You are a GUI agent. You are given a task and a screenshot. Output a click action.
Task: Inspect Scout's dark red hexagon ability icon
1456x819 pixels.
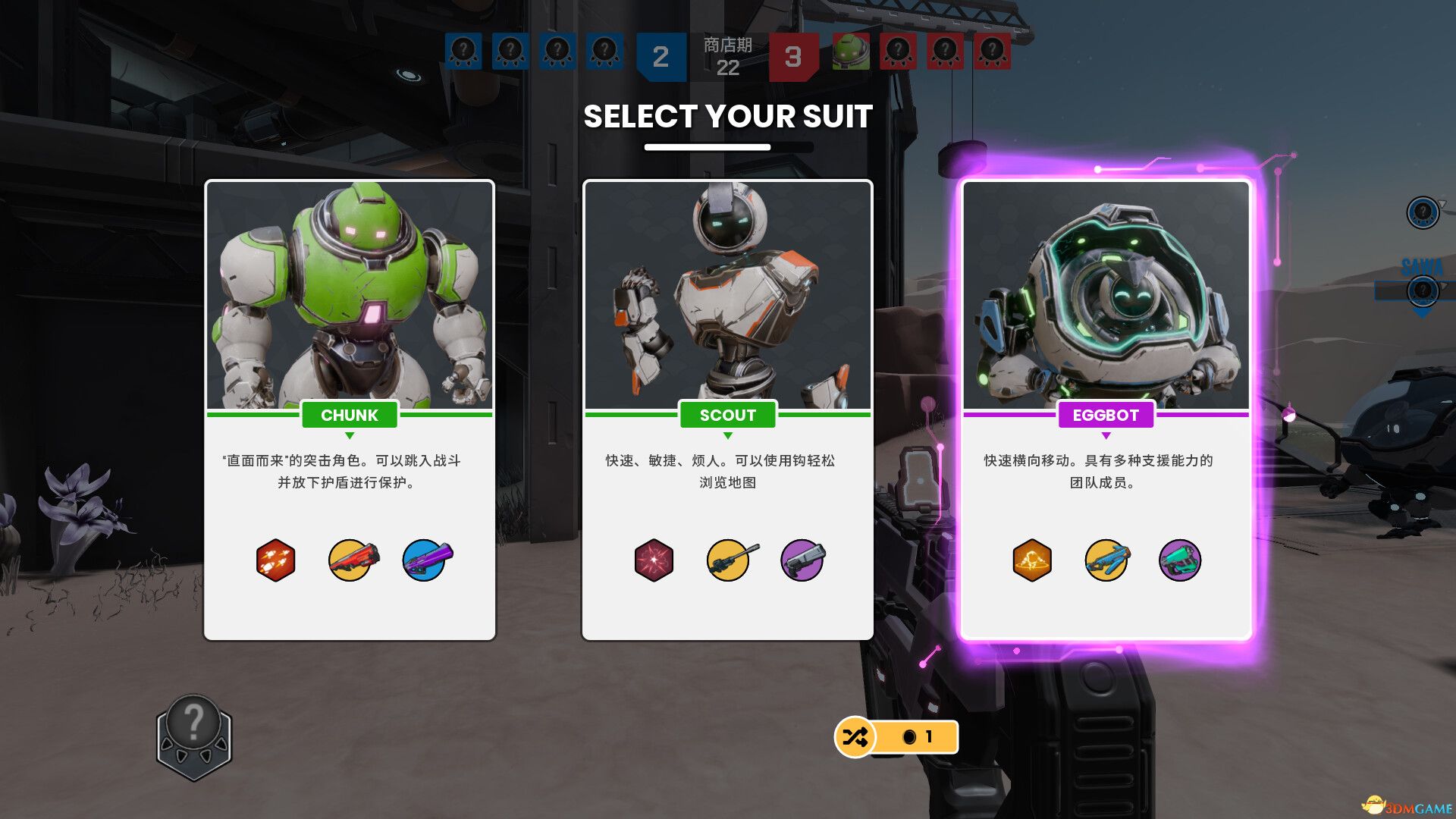click(654, 560)
